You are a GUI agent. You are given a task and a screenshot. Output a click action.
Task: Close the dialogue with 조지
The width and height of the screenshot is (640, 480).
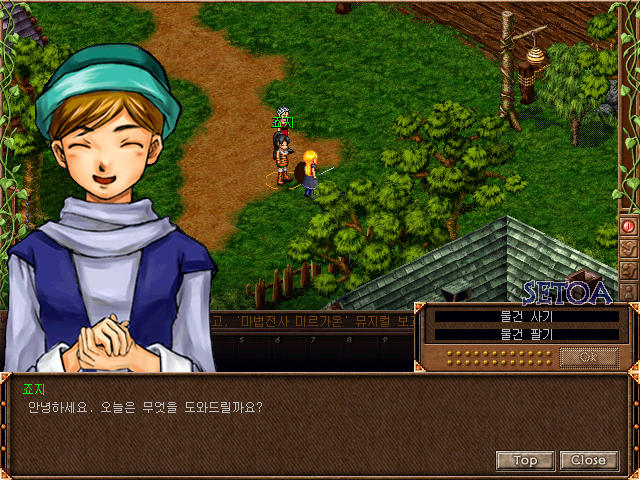click(x=588, y=460)
